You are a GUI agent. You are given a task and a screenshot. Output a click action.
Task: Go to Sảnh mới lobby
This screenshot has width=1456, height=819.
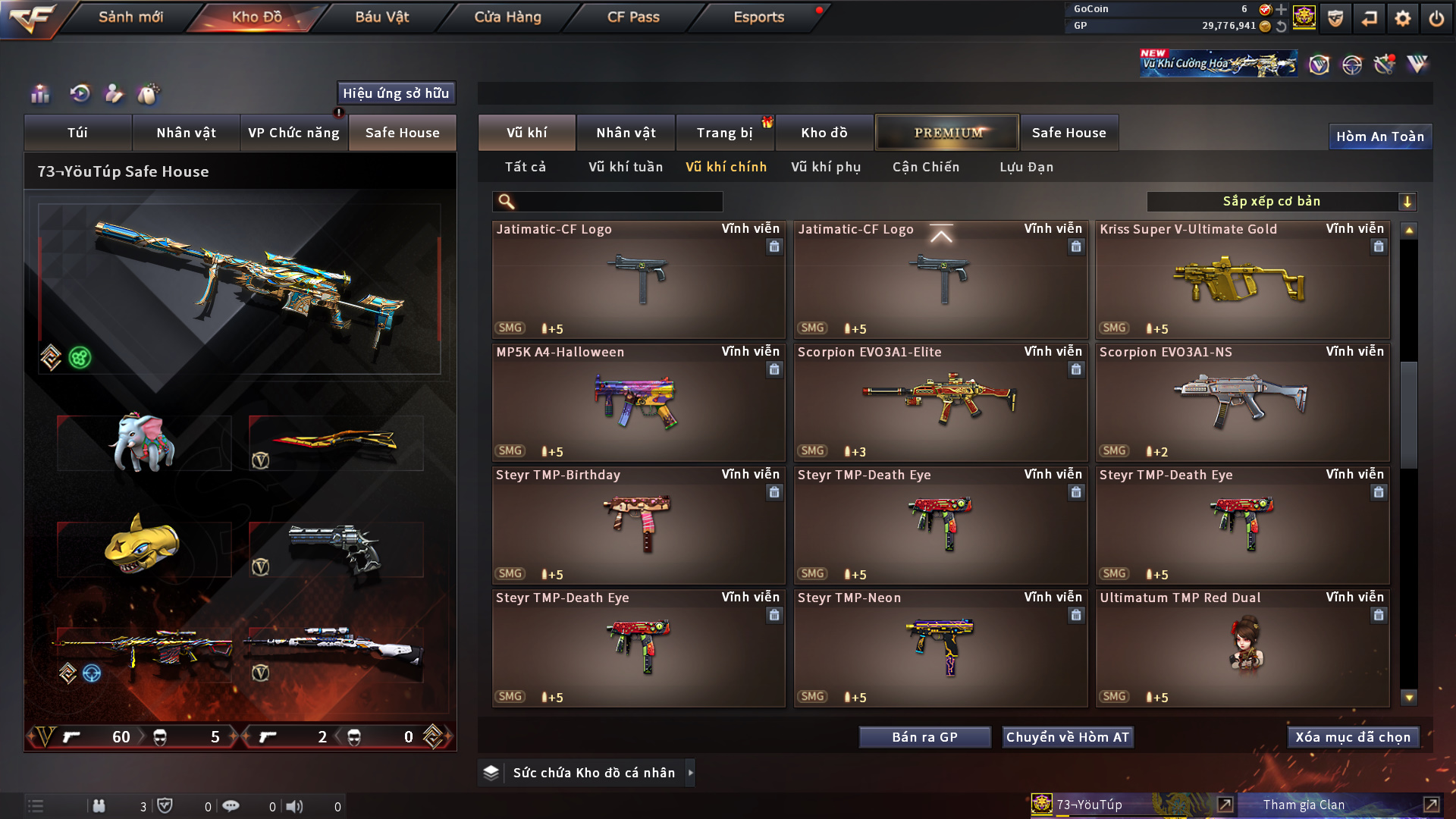[x=130, y=17]
